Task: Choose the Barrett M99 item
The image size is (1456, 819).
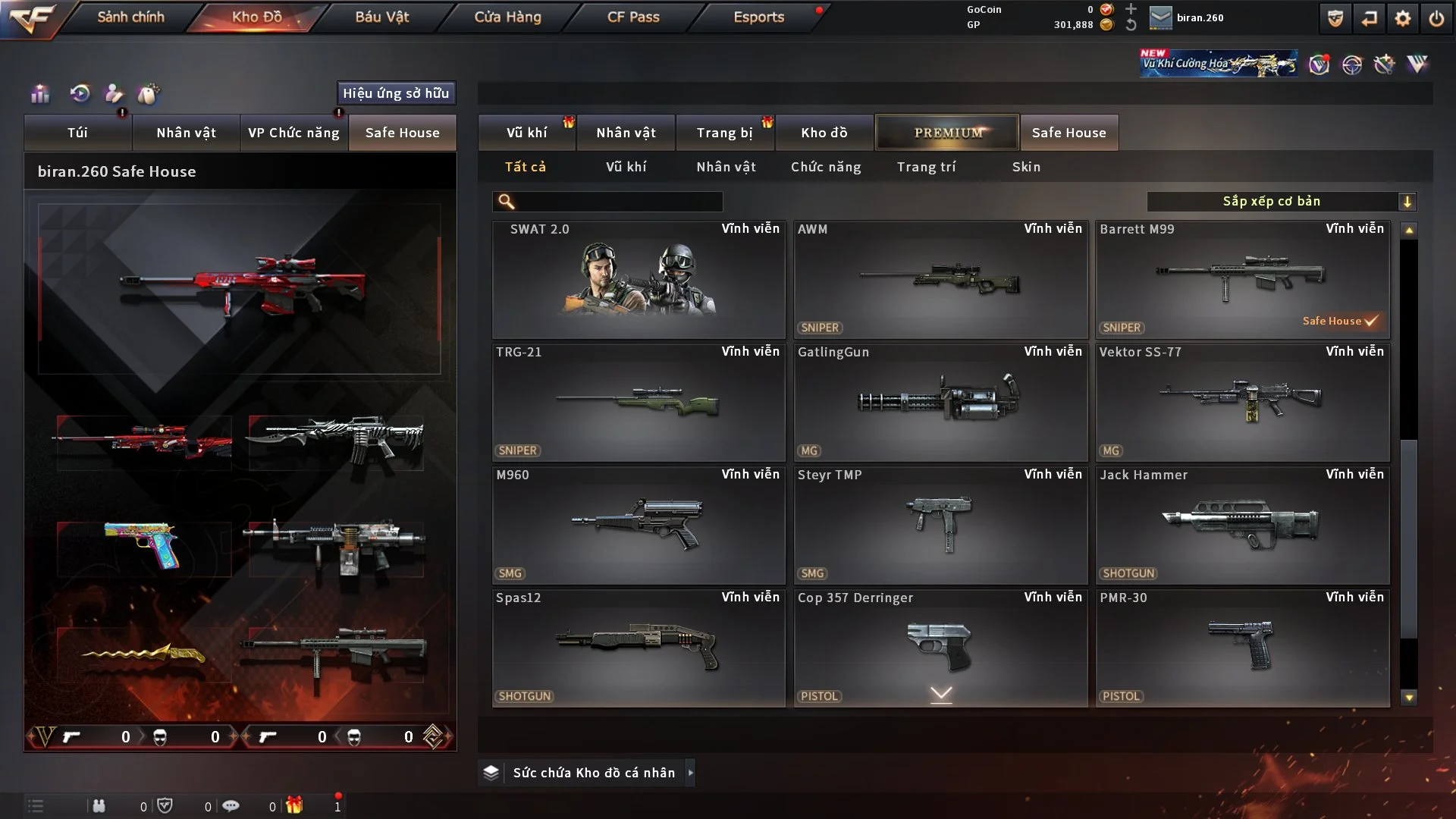Action: pyautogui.click(x=1242, y=280)
